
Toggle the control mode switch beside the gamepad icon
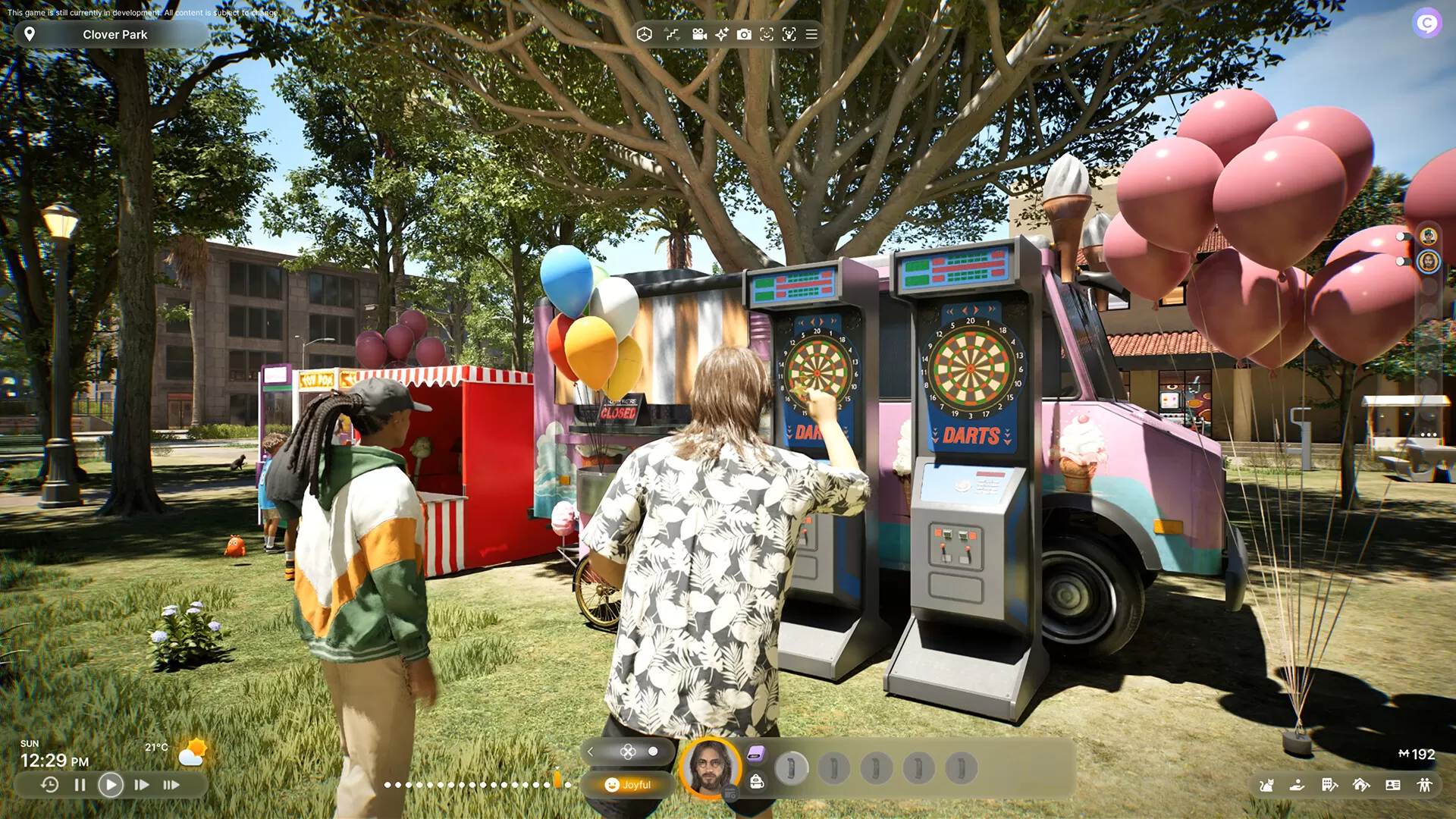click(653, 752)
